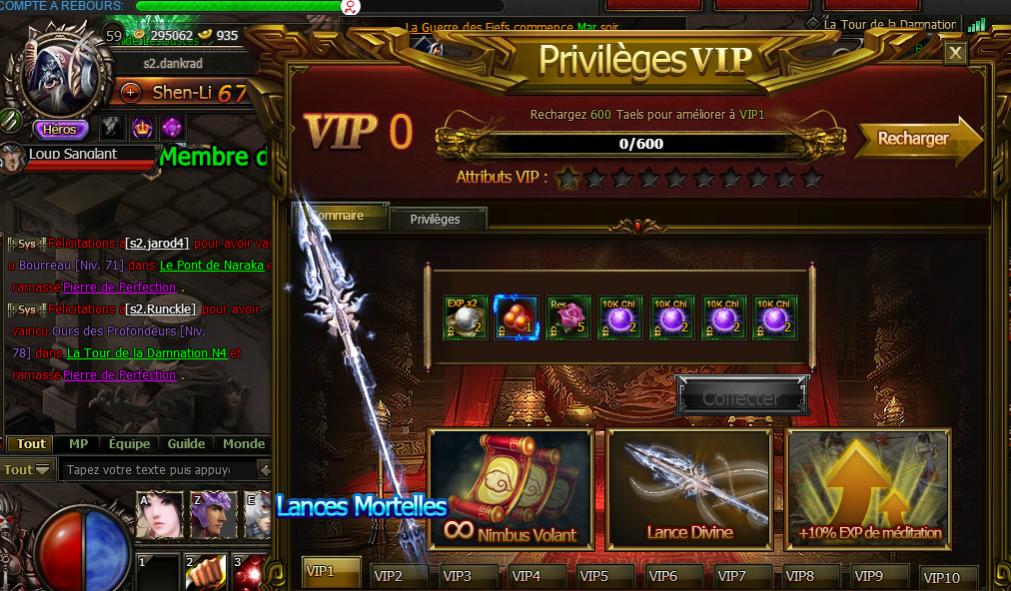The height and width of the screenshot is (591, 1011).
Task: View the Lance Divine privilege card
Action: point(689,489)
